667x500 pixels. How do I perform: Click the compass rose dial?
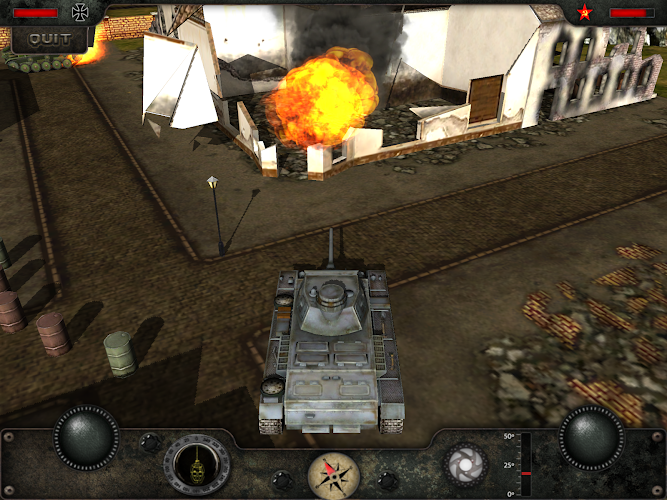click(335, 474)
